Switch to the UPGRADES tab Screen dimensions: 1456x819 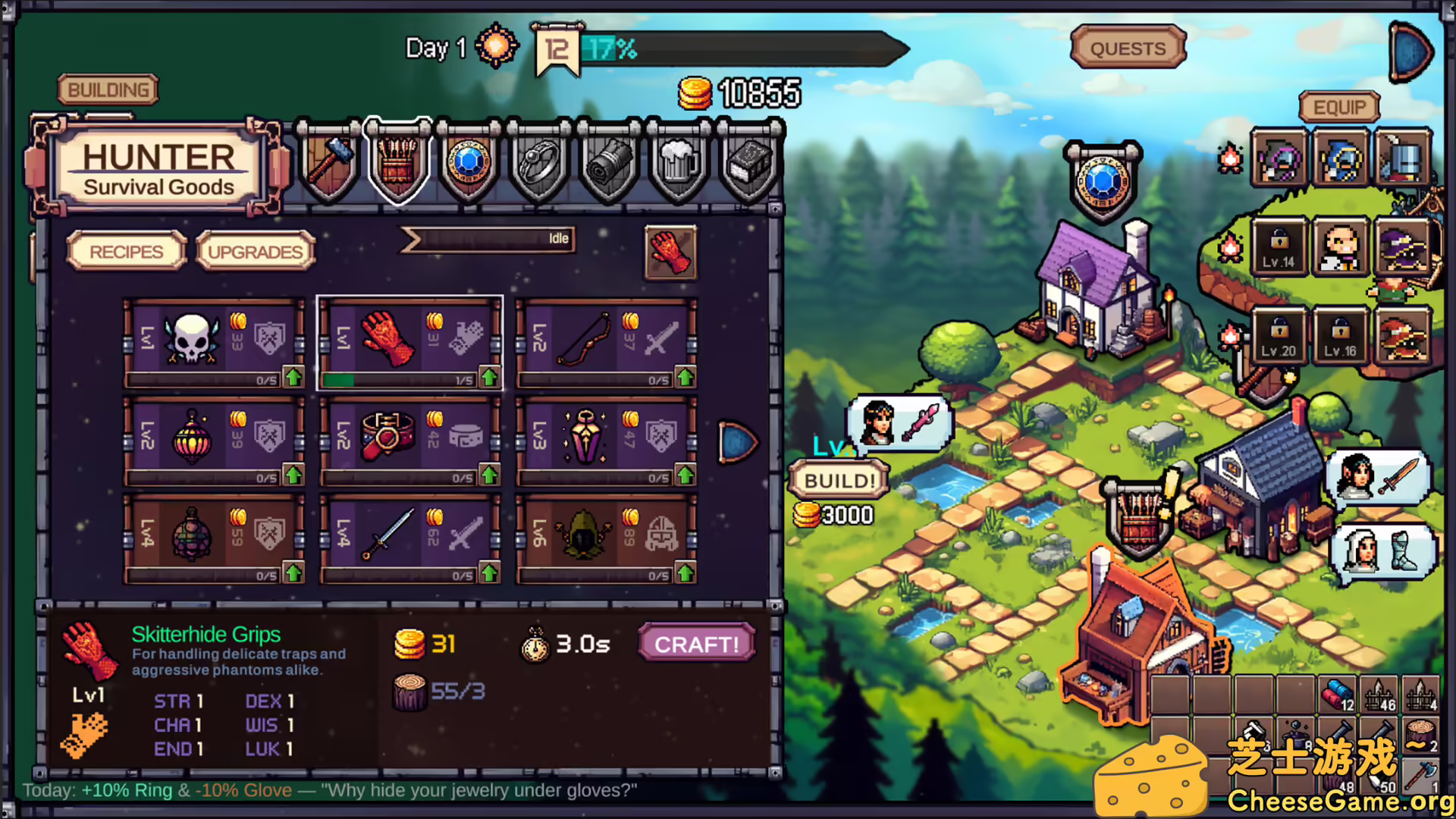point(256,250)
